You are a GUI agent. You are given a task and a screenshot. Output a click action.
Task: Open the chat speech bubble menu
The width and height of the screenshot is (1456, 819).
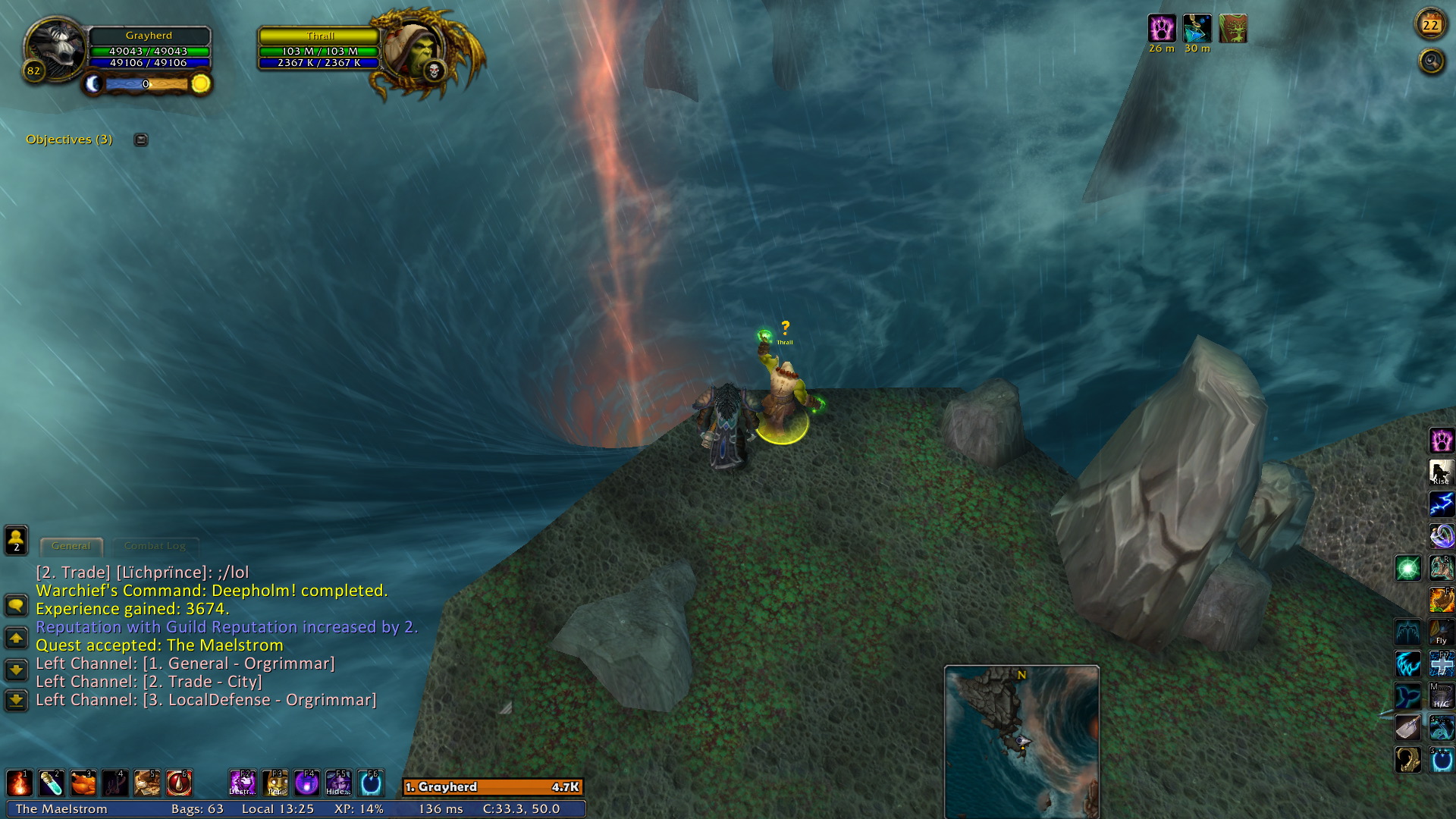[x=16, y=605]
